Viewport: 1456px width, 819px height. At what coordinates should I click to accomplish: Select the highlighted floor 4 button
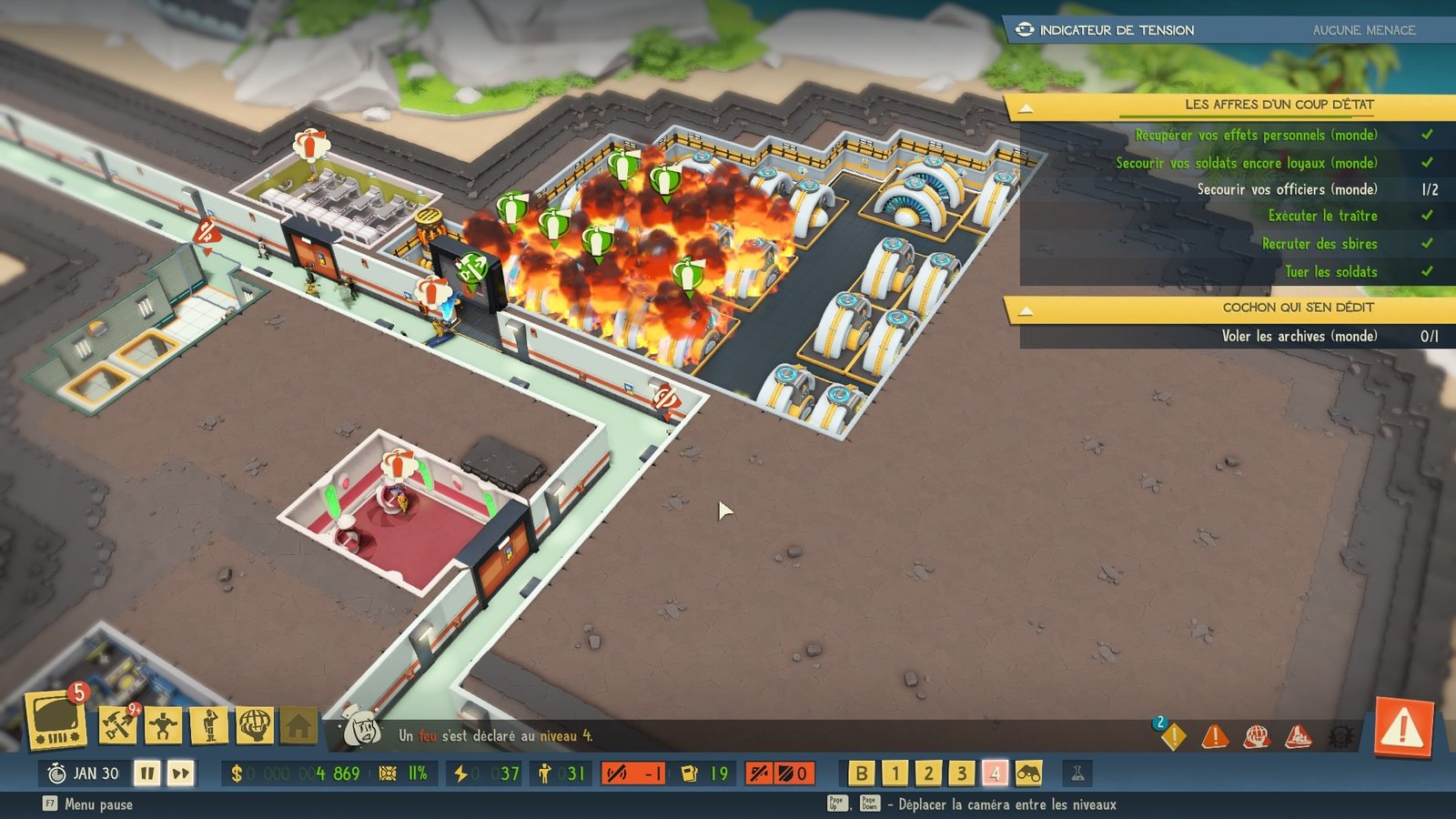tap(995, 773)
